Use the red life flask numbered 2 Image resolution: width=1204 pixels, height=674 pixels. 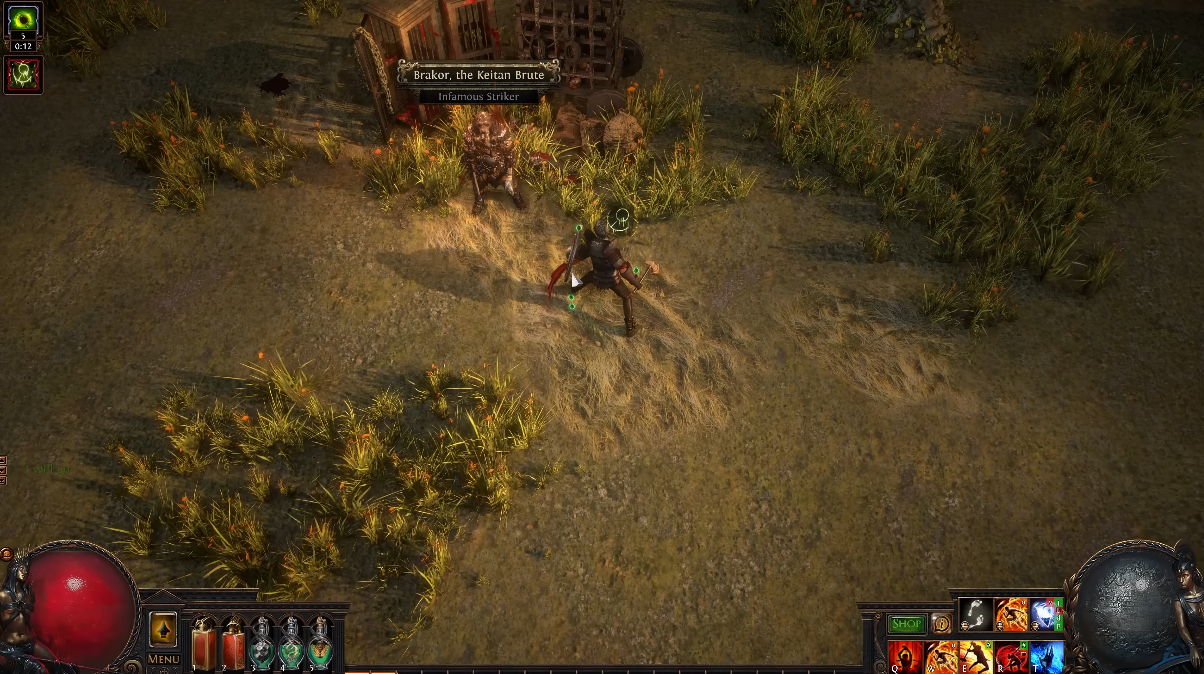(x=233, y=643)
